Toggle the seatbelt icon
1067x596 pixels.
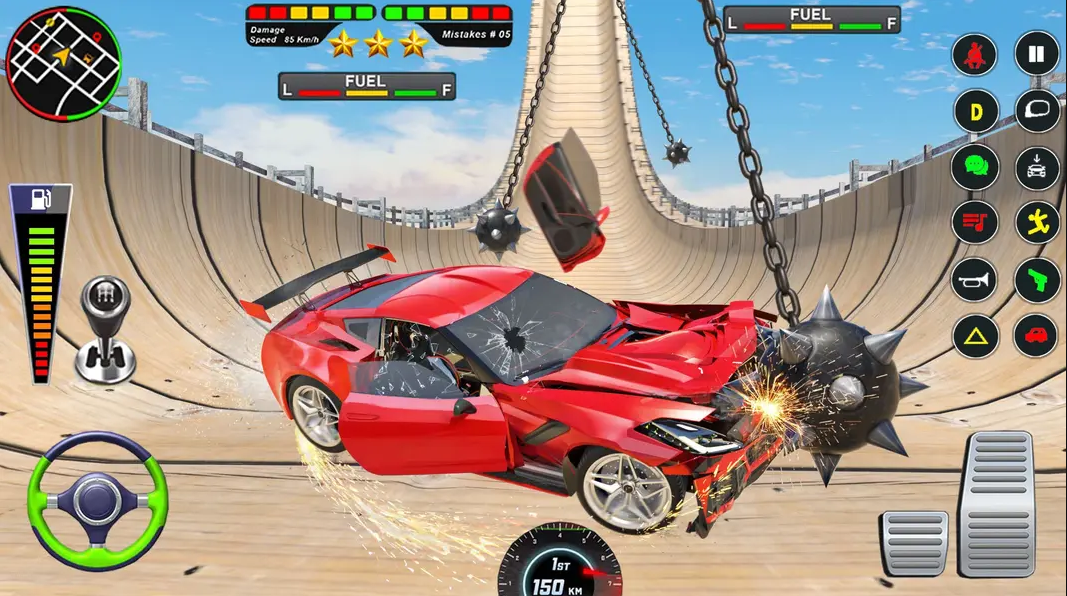pyautogui.click(x=975, y=54)
